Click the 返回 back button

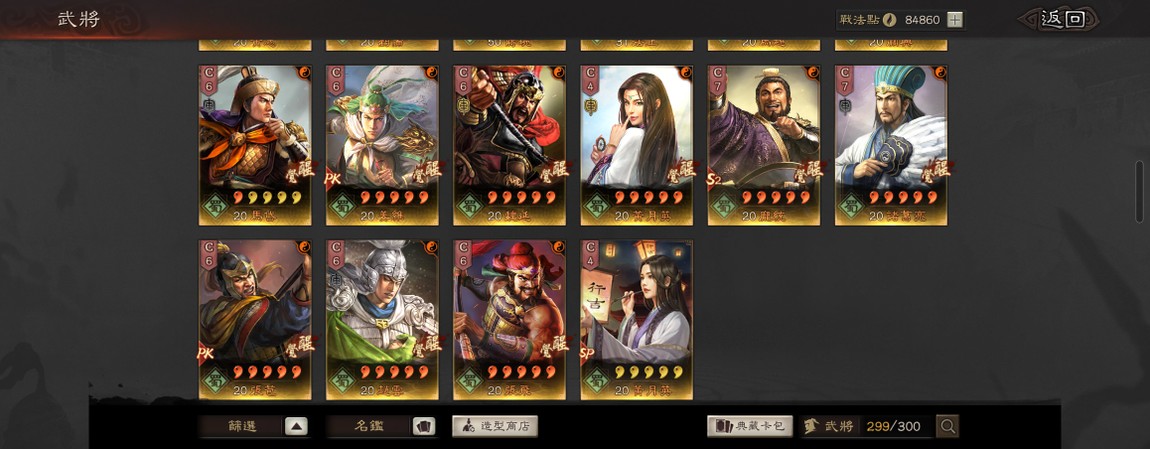(x=1060, y=19)
